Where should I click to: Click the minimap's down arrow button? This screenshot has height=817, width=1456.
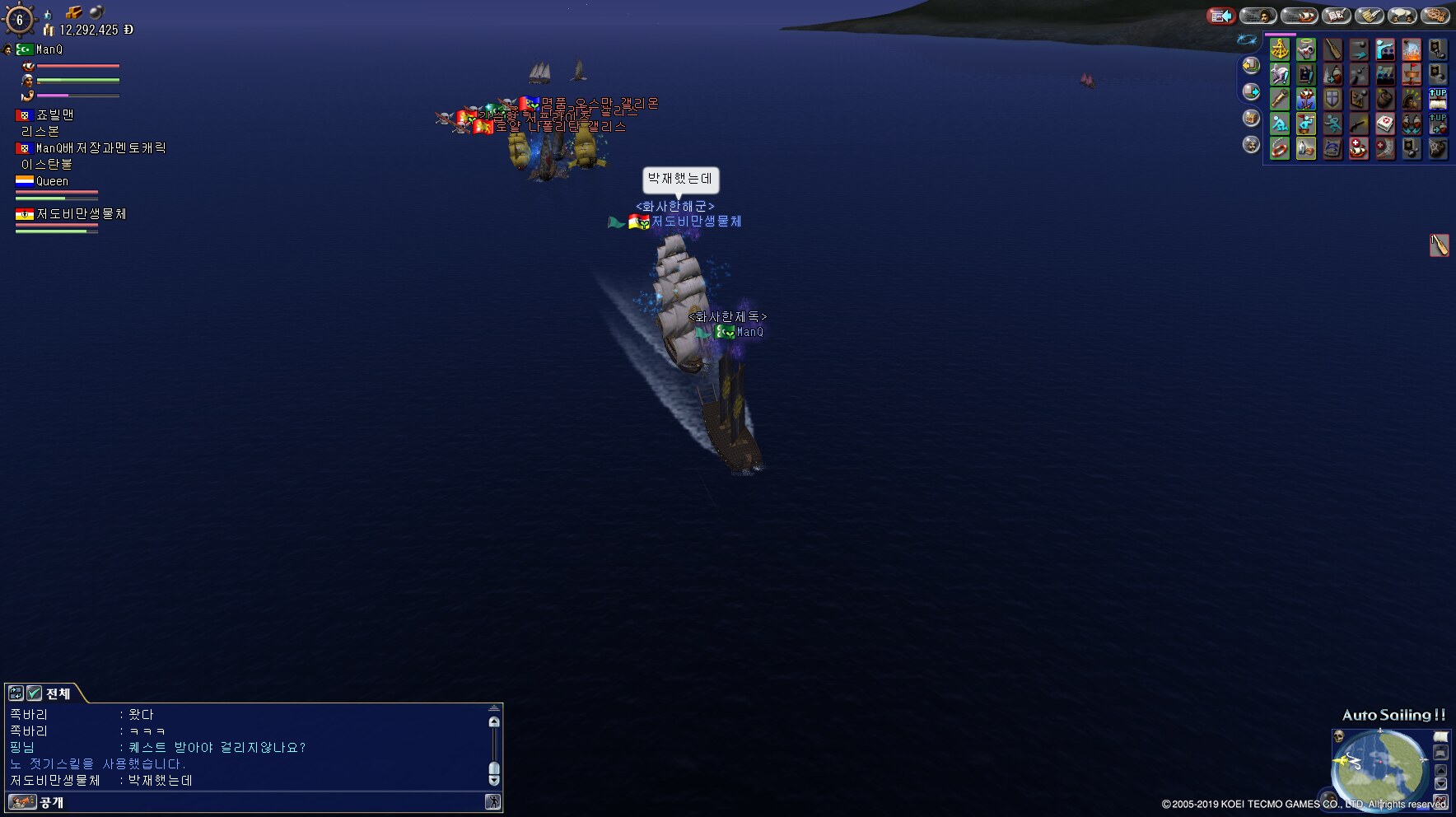1440,783
